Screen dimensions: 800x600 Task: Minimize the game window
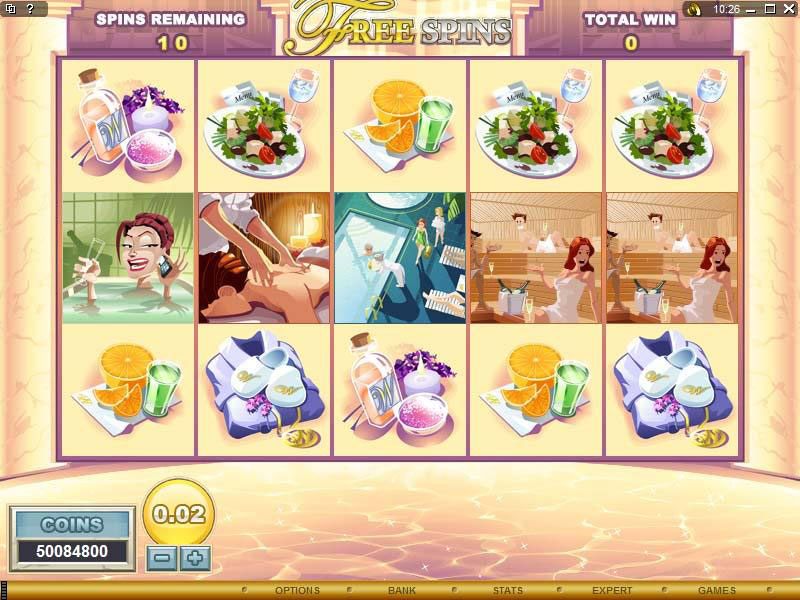(x=749, y=9)
